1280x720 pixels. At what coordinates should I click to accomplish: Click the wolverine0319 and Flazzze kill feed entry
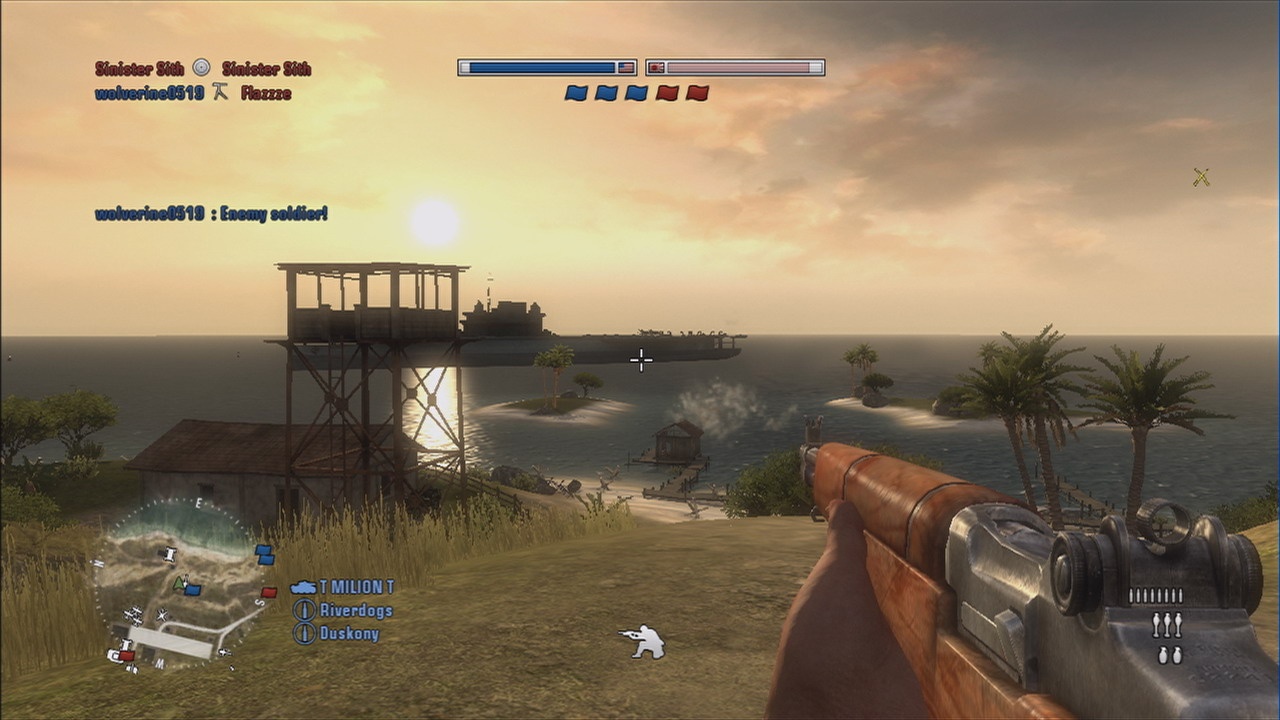click(x=193, y=93)
